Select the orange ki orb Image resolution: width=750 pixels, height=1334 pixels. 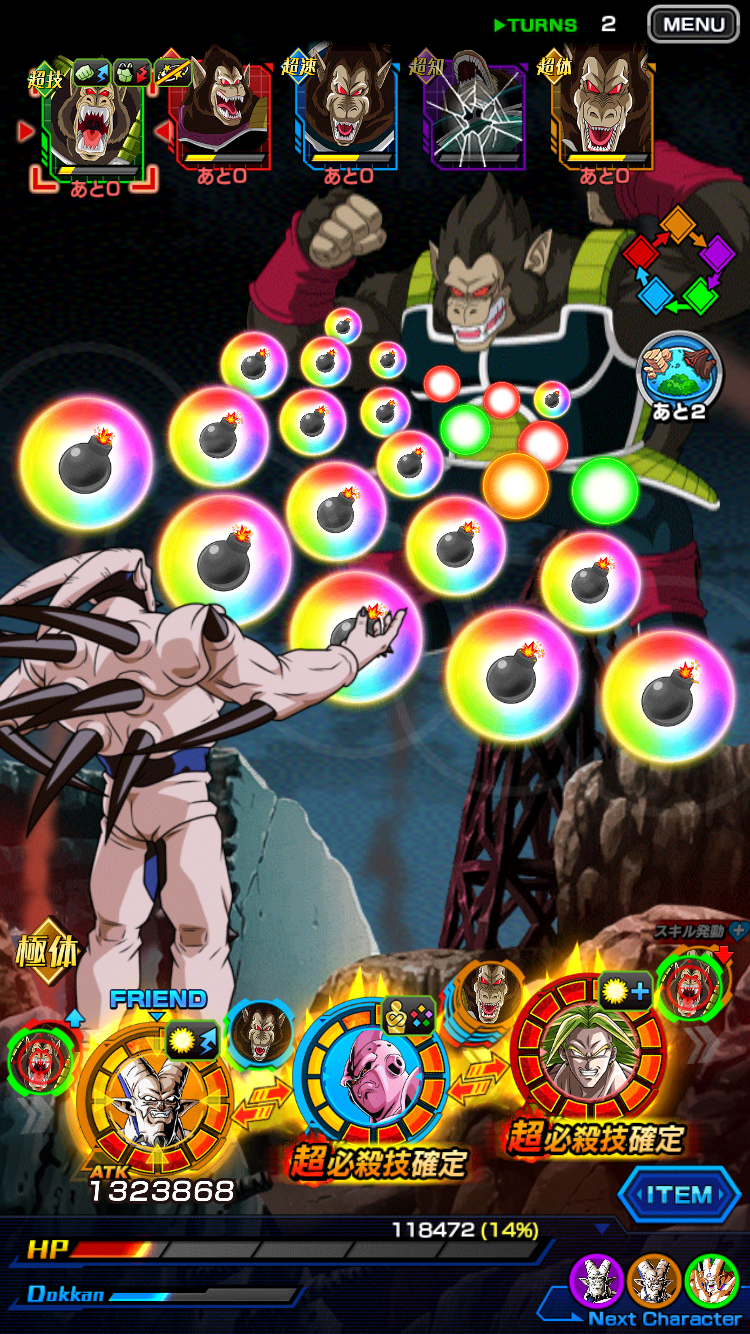click(x=515, y=485)
